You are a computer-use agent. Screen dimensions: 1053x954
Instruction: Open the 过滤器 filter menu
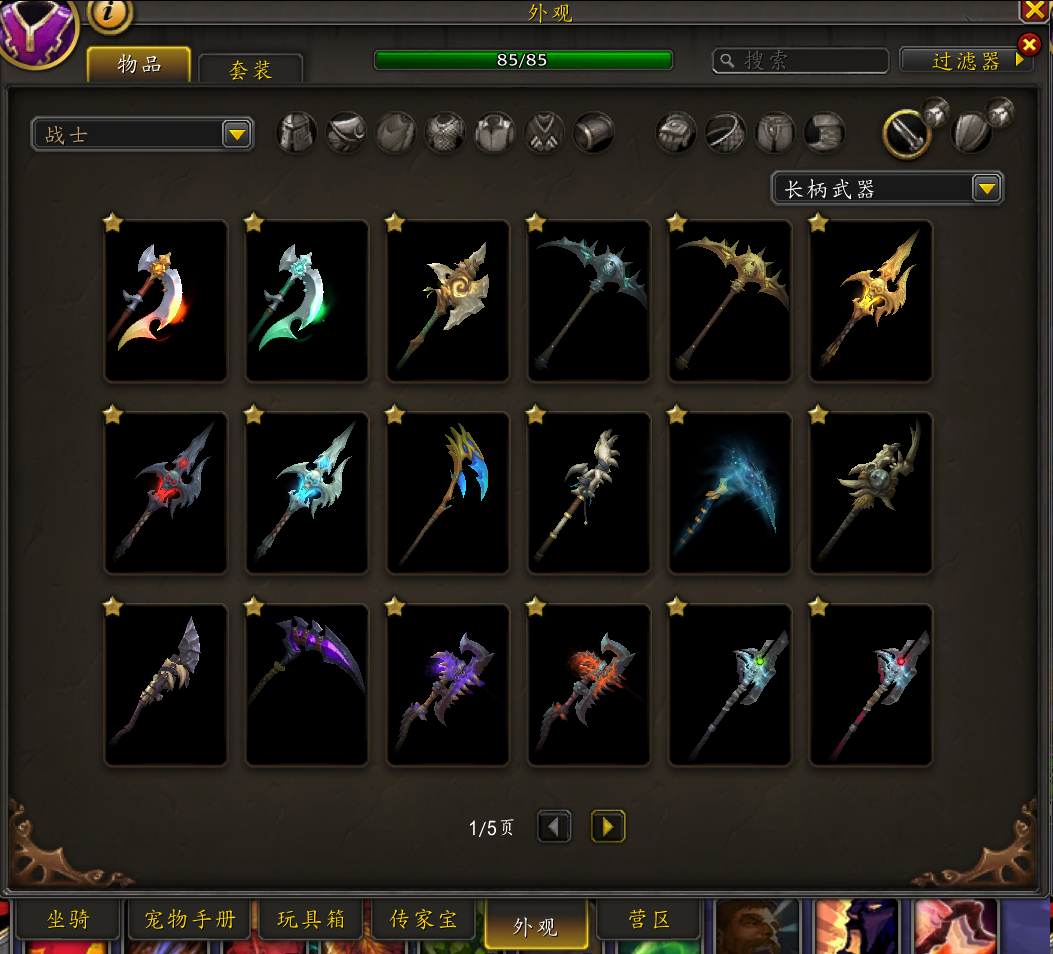[966, 61]
